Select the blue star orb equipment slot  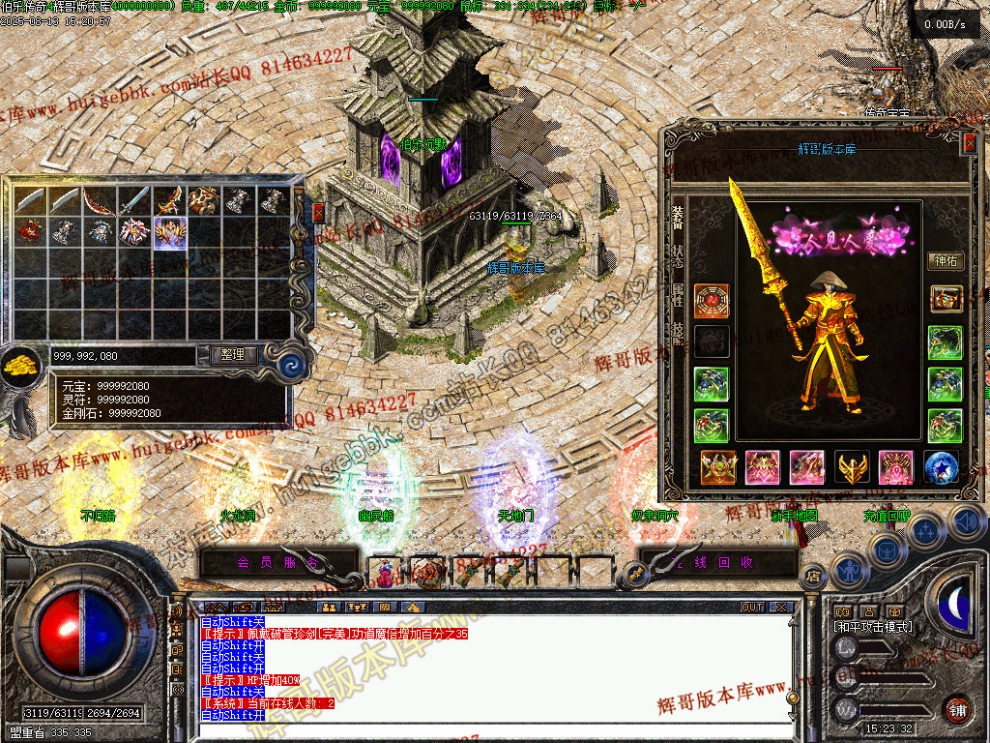point(941,467)
